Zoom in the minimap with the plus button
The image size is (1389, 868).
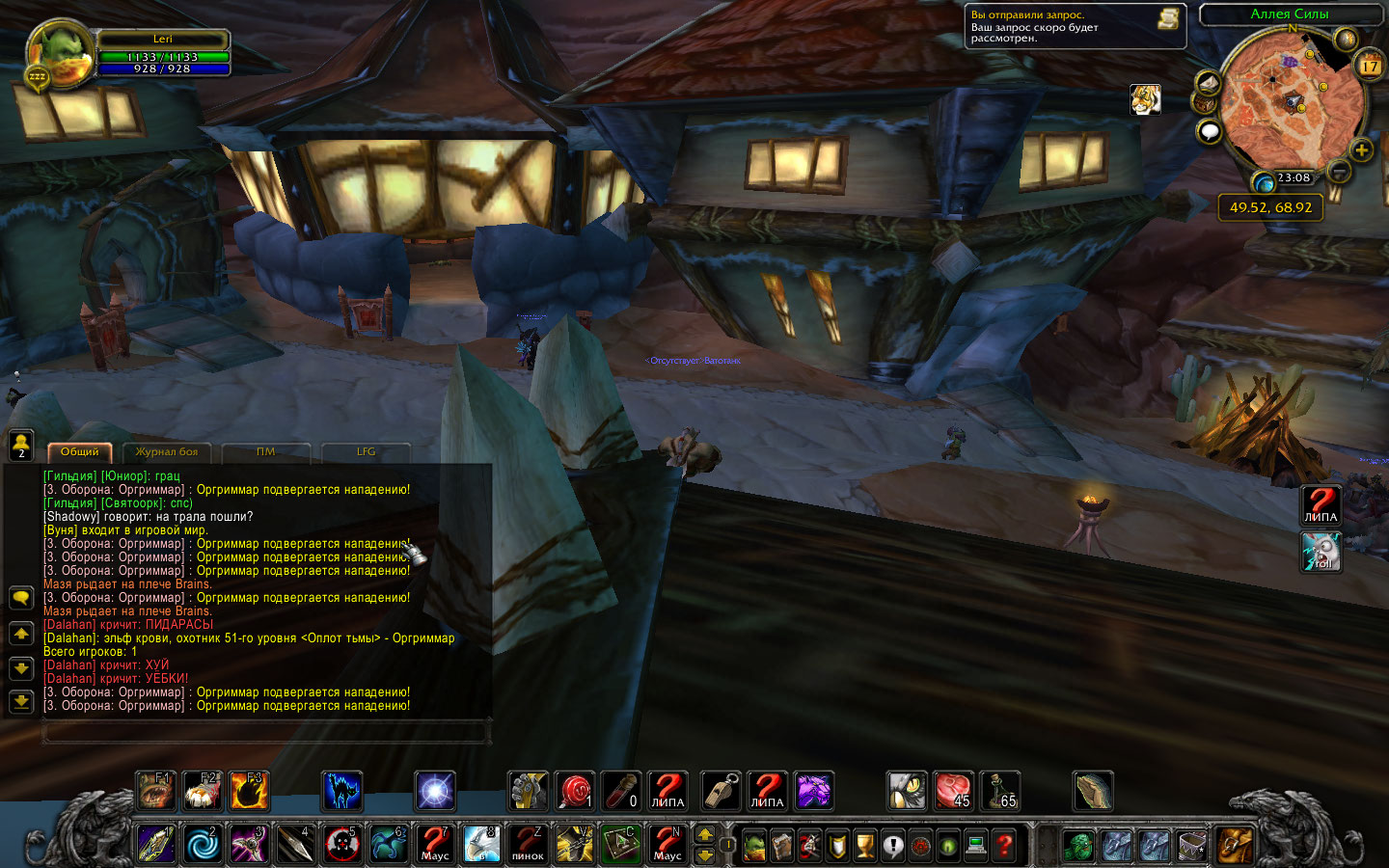[x=1361, y=150]
